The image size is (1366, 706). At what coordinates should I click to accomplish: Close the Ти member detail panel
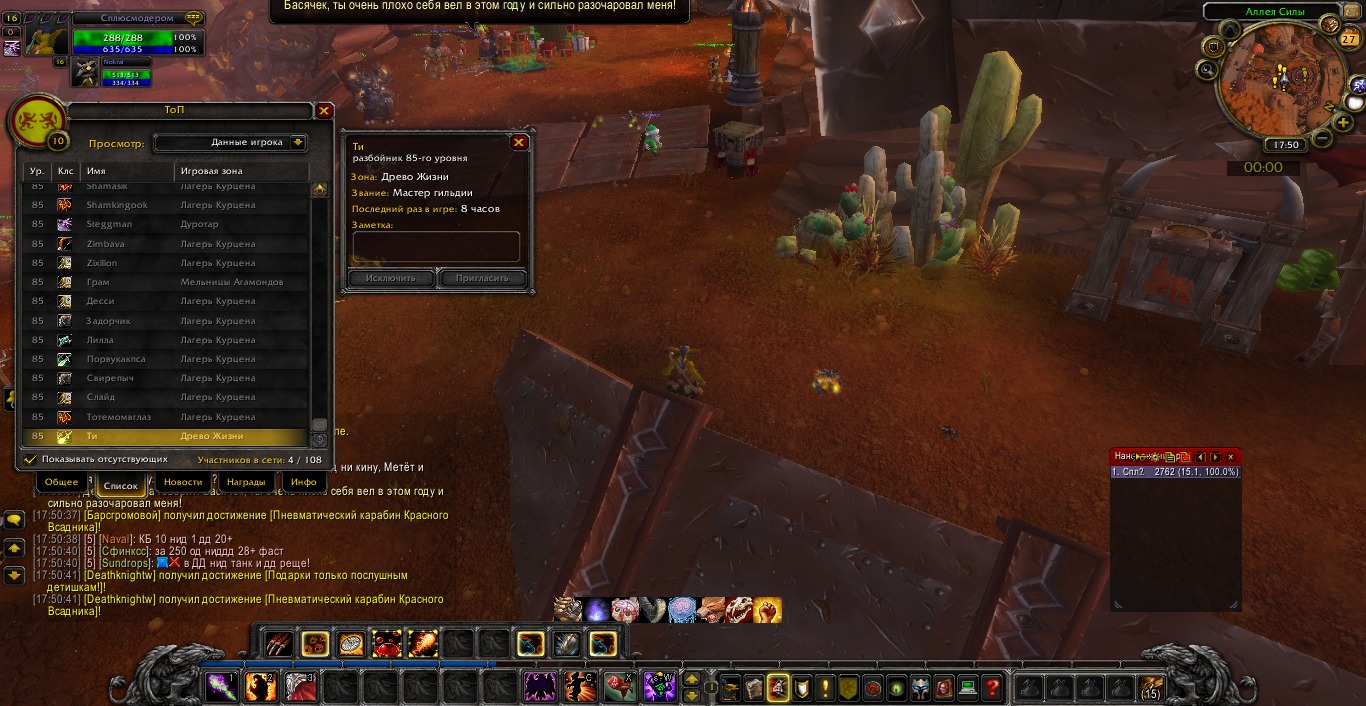tap(519, 142)
